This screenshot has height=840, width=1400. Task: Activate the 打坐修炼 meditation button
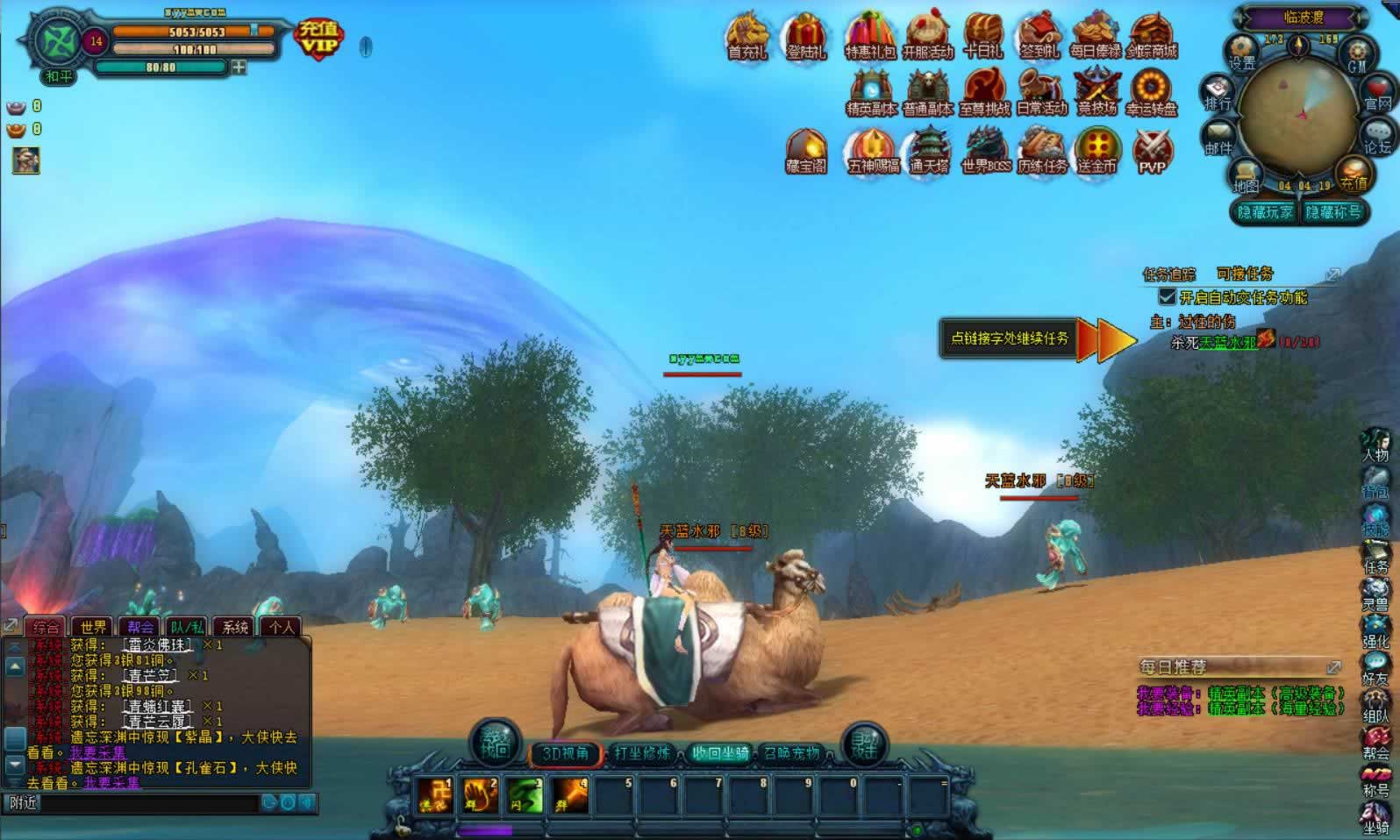[x=643, y=753]
